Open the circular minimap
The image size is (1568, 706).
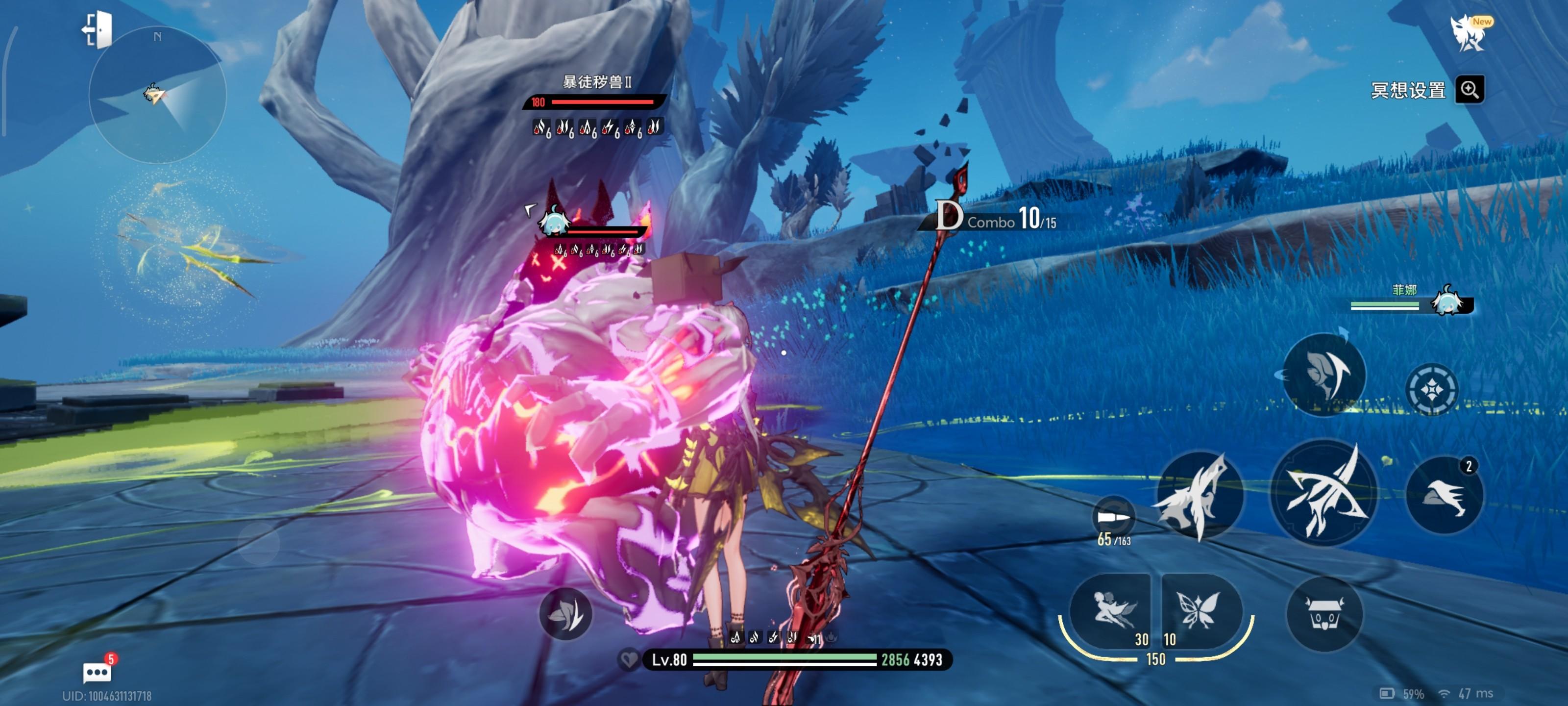pos(158,96)
